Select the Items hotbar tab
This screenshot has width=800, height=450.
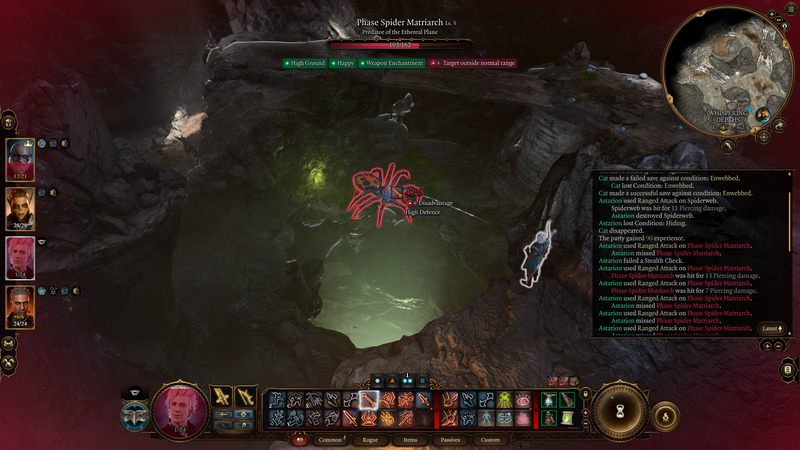pyautogui.click(x=410, y=439)
